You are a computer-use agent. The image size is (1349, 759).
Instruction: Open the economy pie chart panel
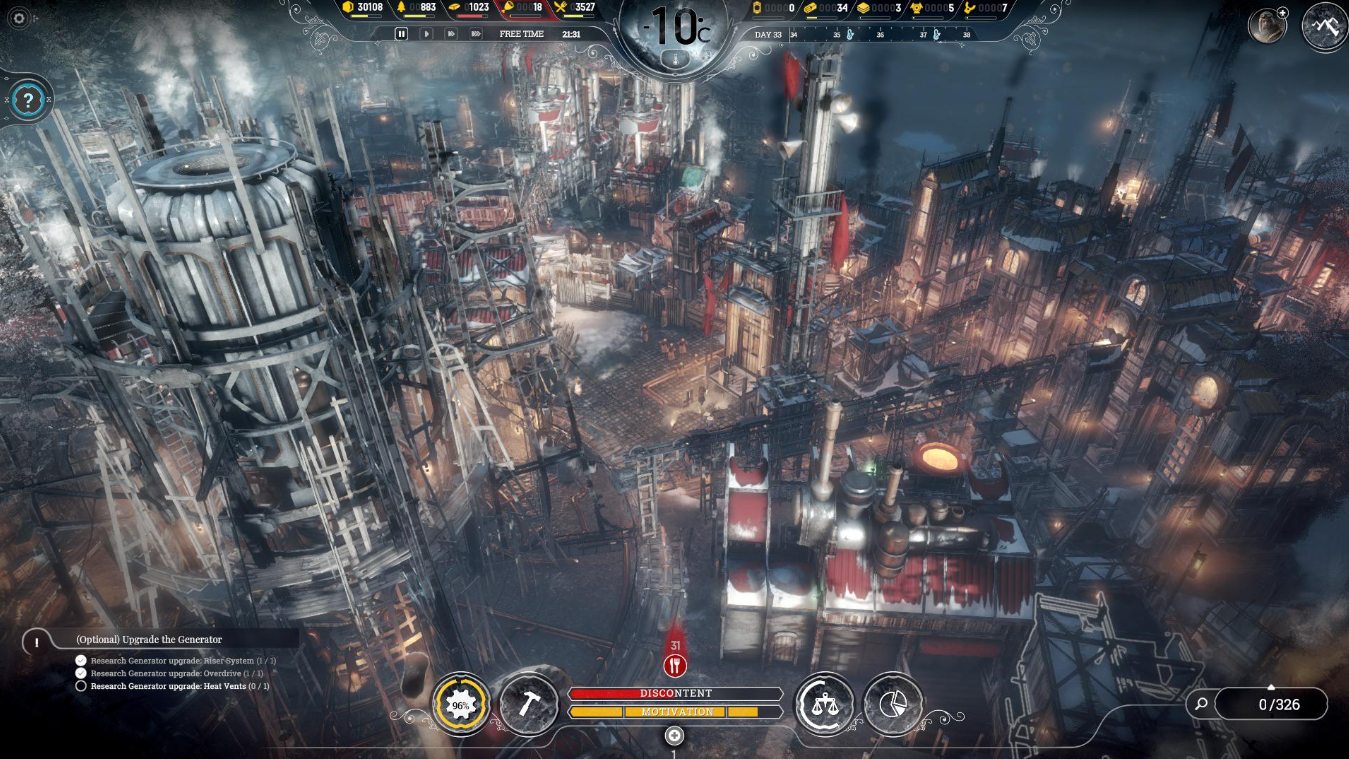pyautogui.click(x=892, y=703)
